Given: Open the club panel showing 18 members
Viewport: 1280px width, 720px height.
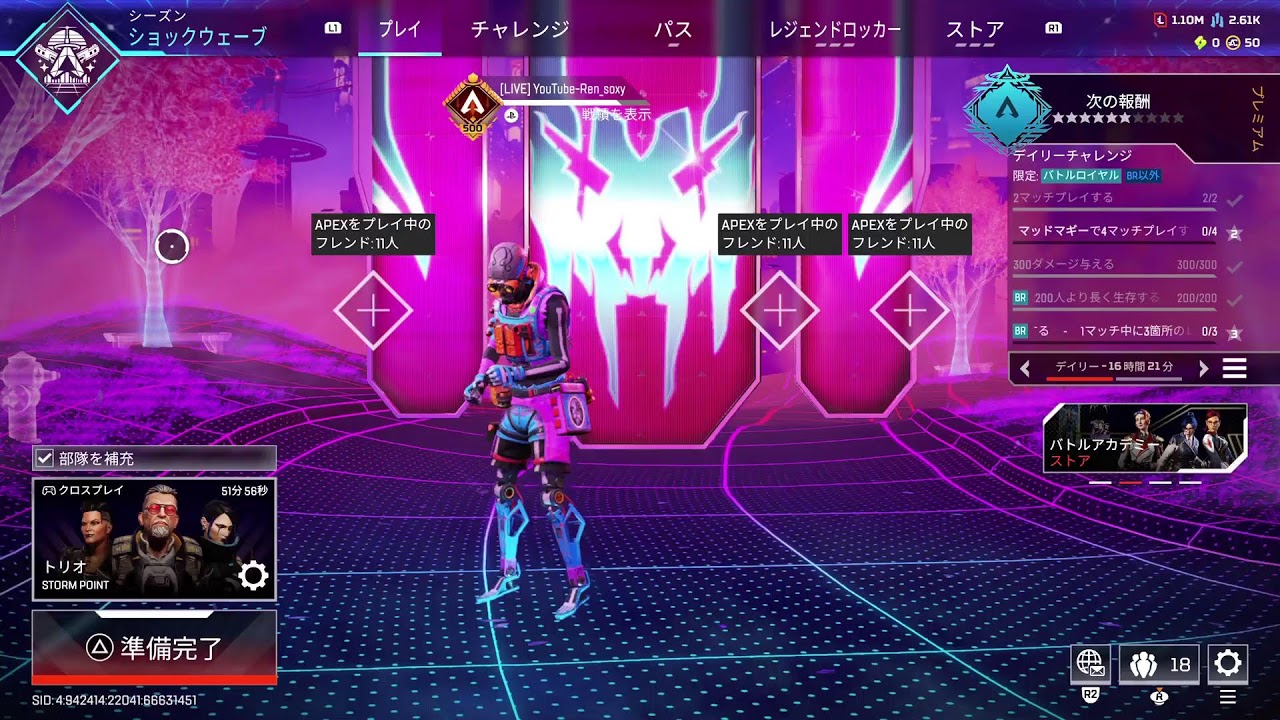Looking at the screenshot, I should click(1158, 663).
